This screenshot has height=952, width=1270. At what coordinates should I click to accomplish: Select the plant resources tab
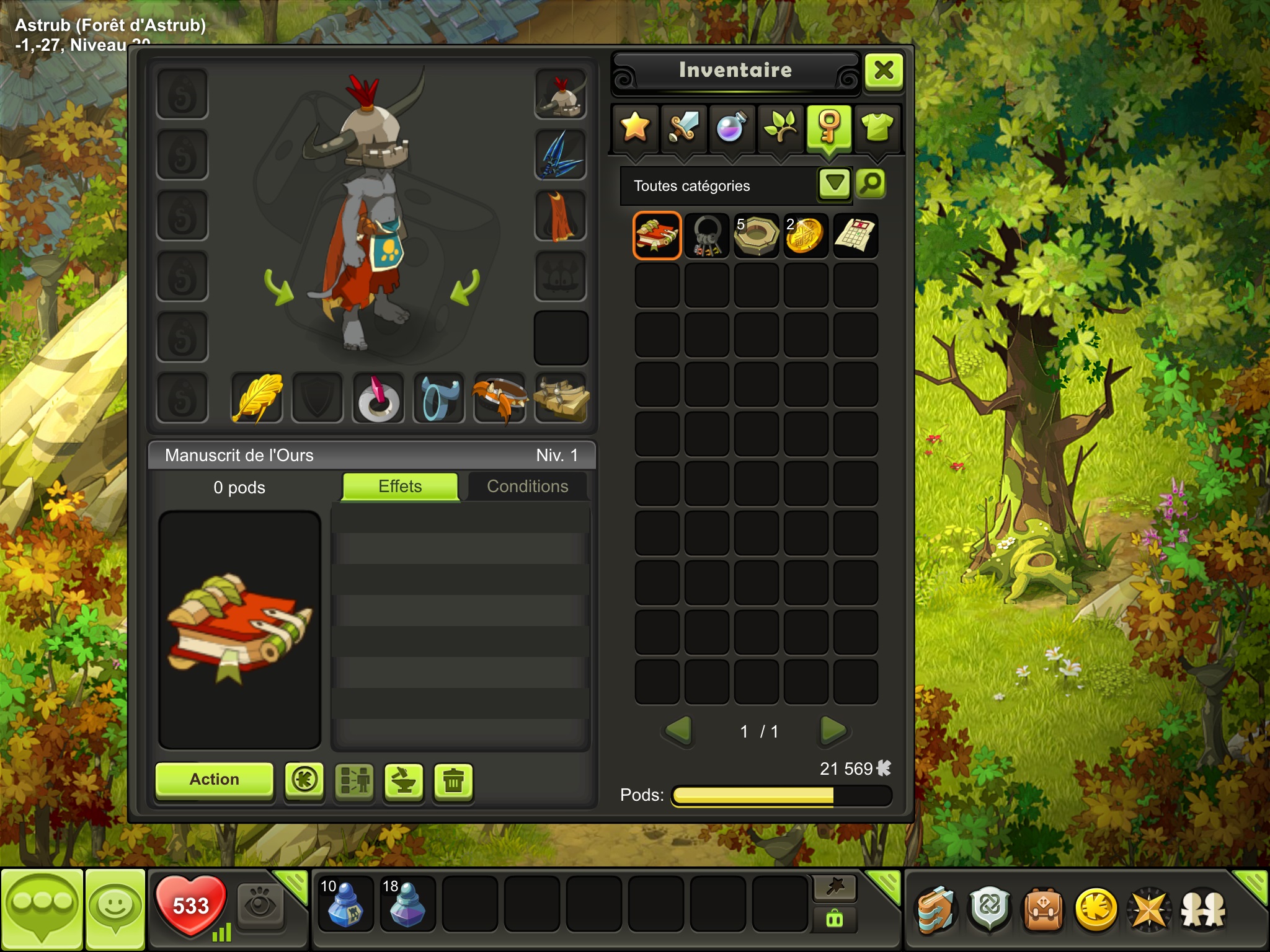[x=780, y=127]
